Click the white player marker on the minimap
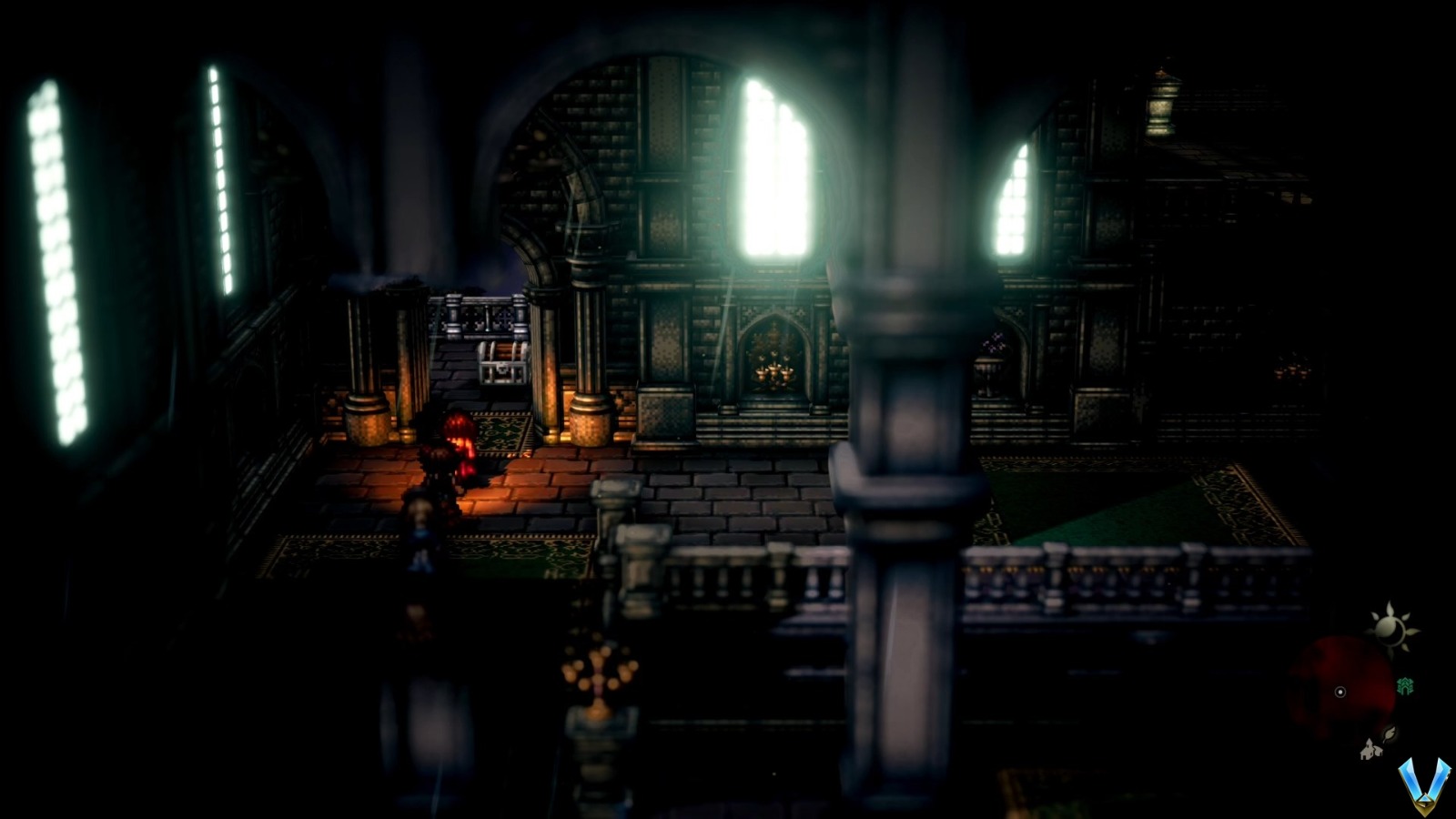This screenshot has height=819, width=1456. point(1340,691)
